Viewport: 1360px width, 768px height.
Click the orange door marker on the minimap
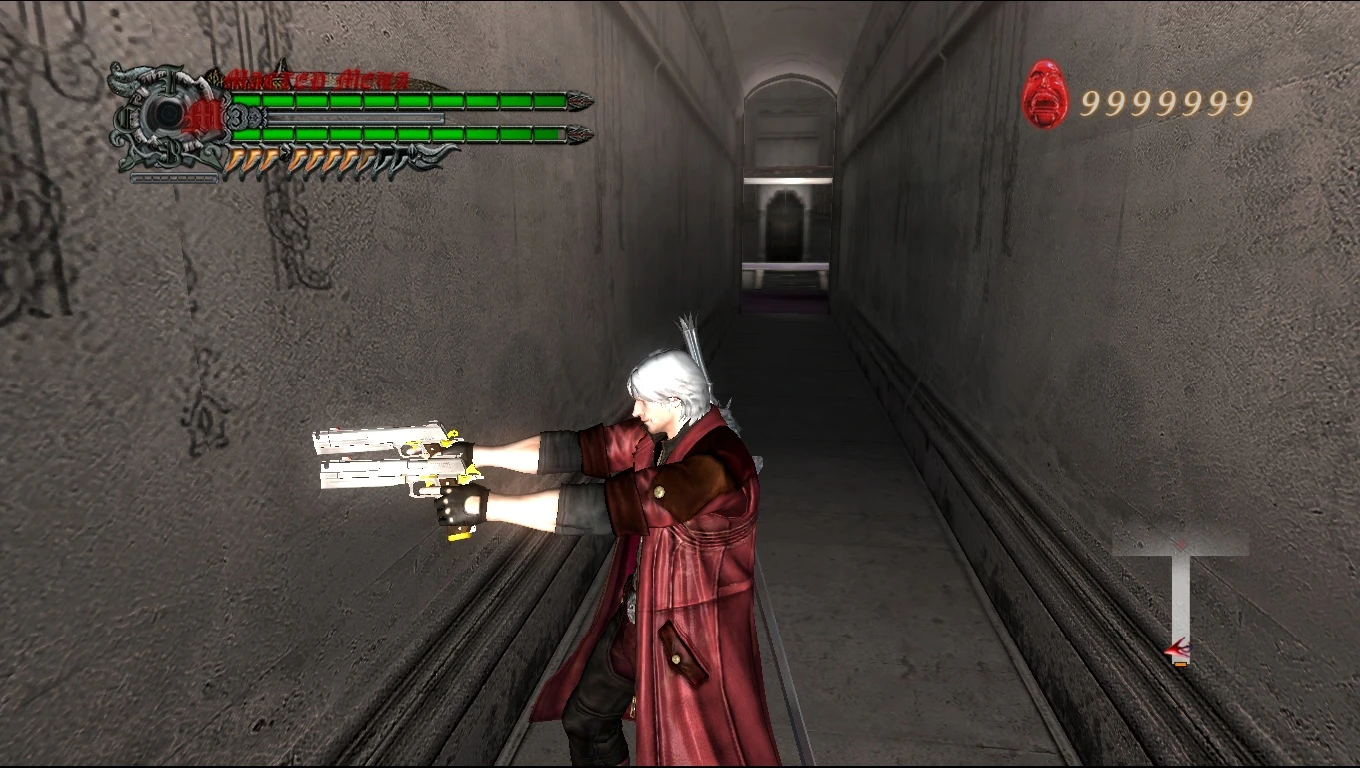[x=1182, y=664]
